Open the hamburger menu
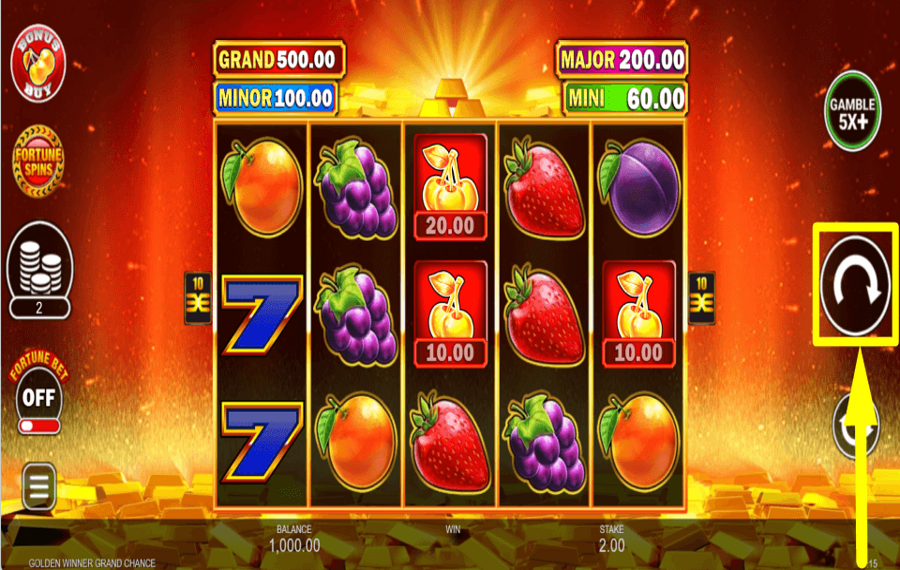Viewport: 900px width, 570px height. 39,487
